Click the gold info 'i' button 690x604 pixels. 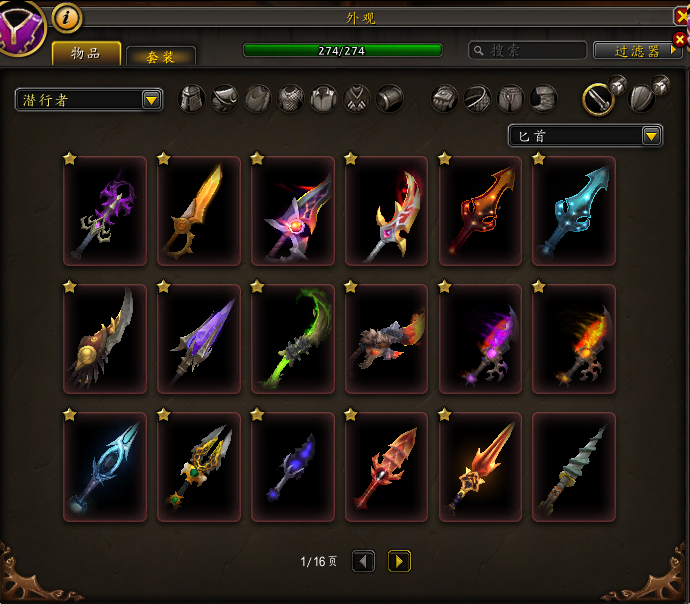tap(67, 17)
